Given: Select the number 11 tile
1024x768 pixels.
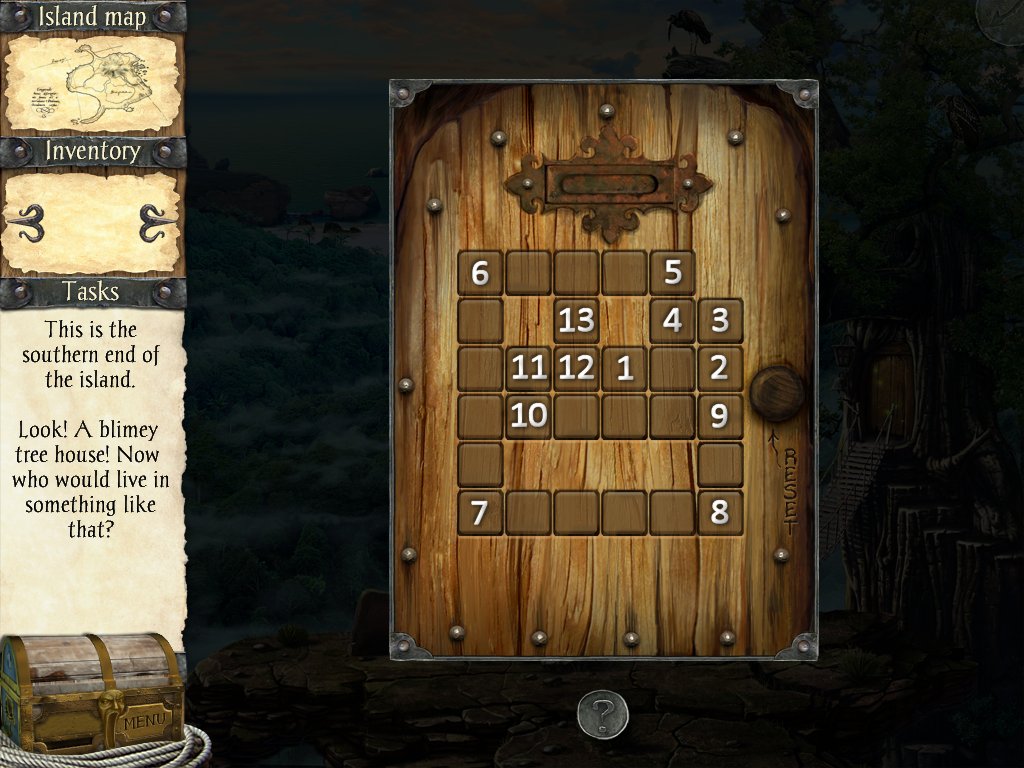Looking at the screenshot, I should 529,368.
